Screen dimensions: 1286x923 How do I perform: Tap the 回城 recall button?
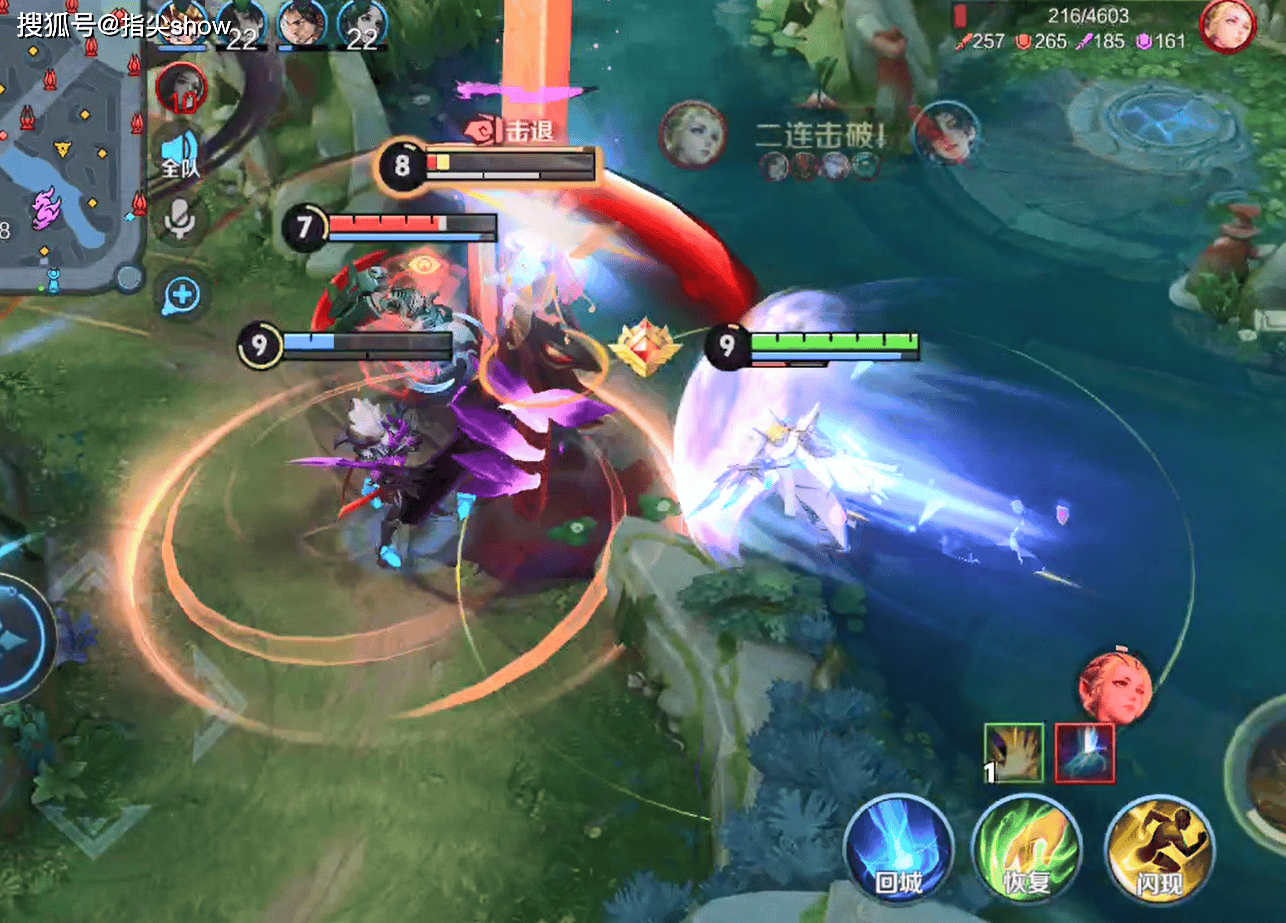[x=897, y=850]
